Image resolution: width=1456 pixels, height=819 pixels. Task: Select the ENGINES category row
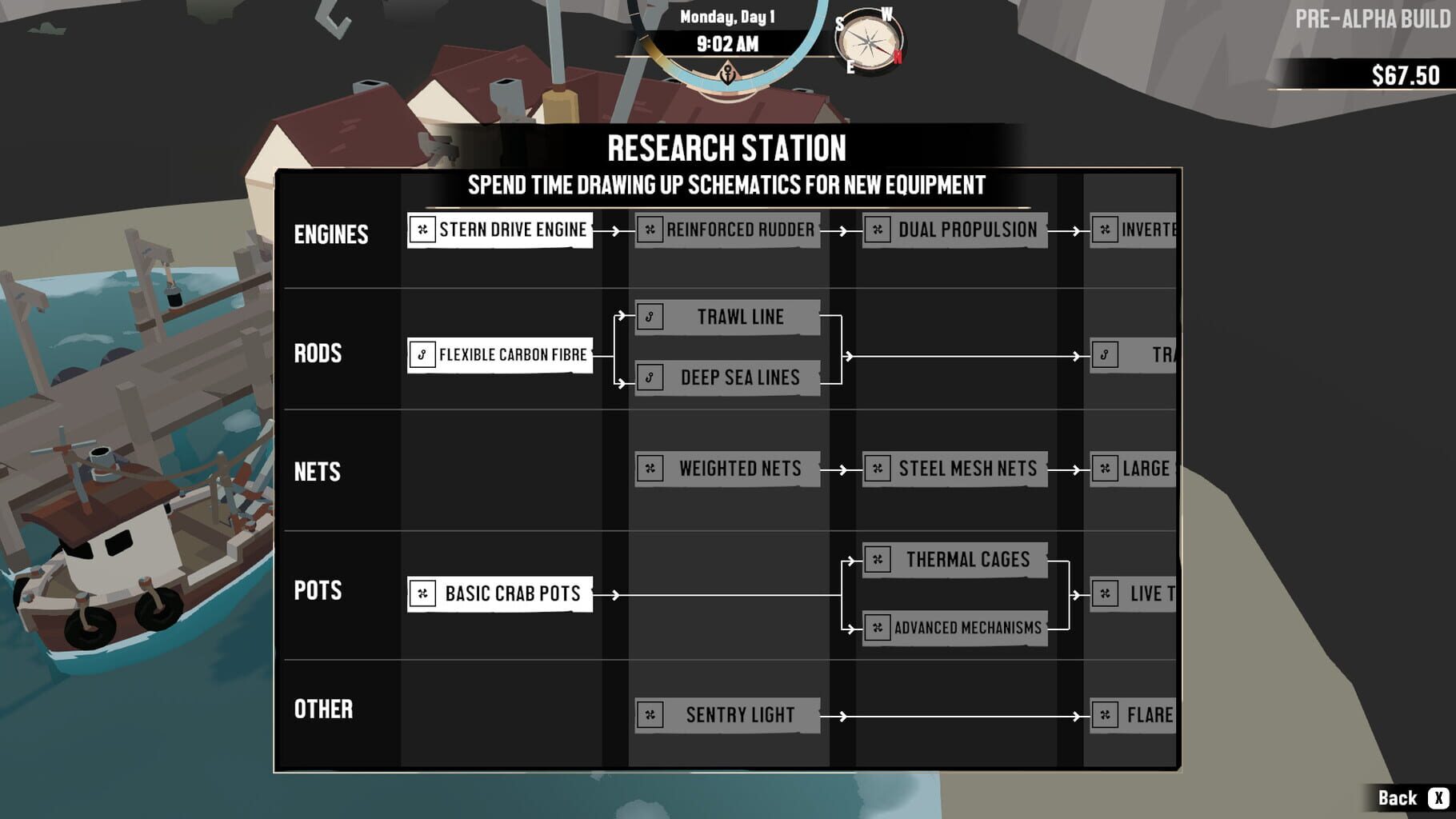coord(331,235)
